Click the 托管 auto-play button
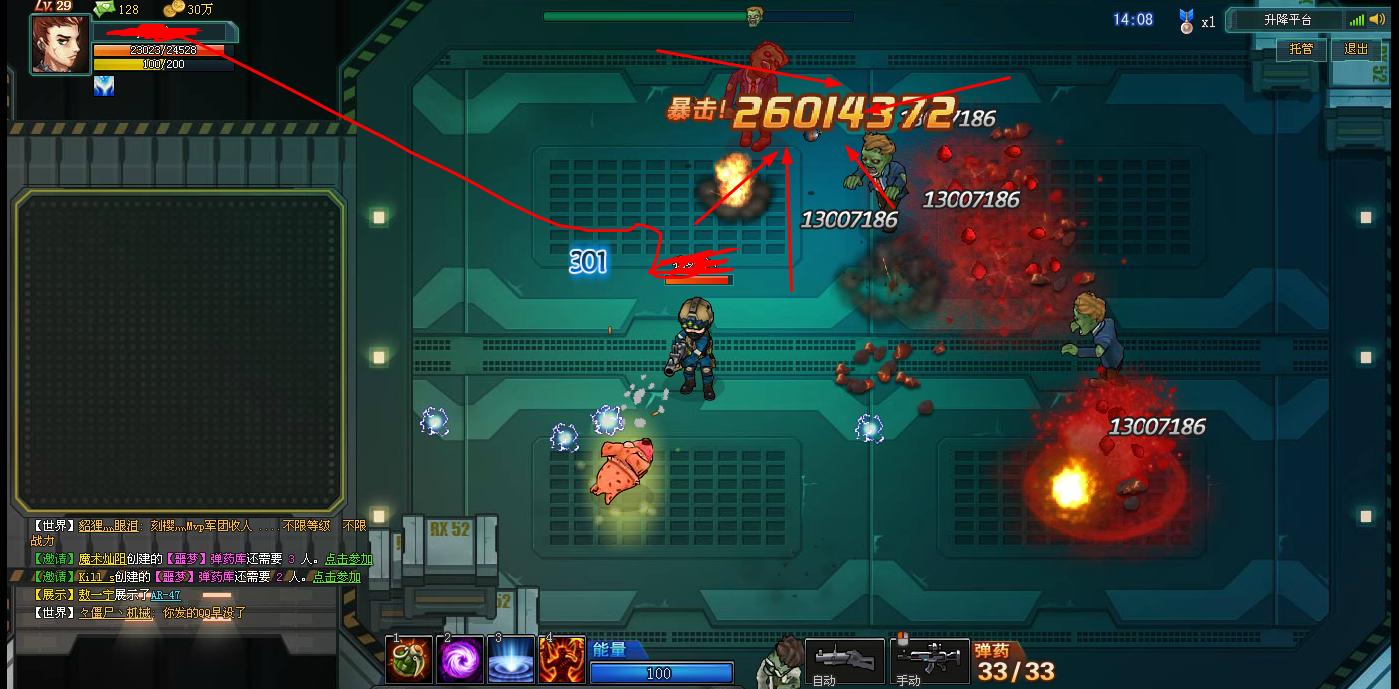This screenshot has height=689, width=1399. pyautogui.click(x=1301, y=49)
